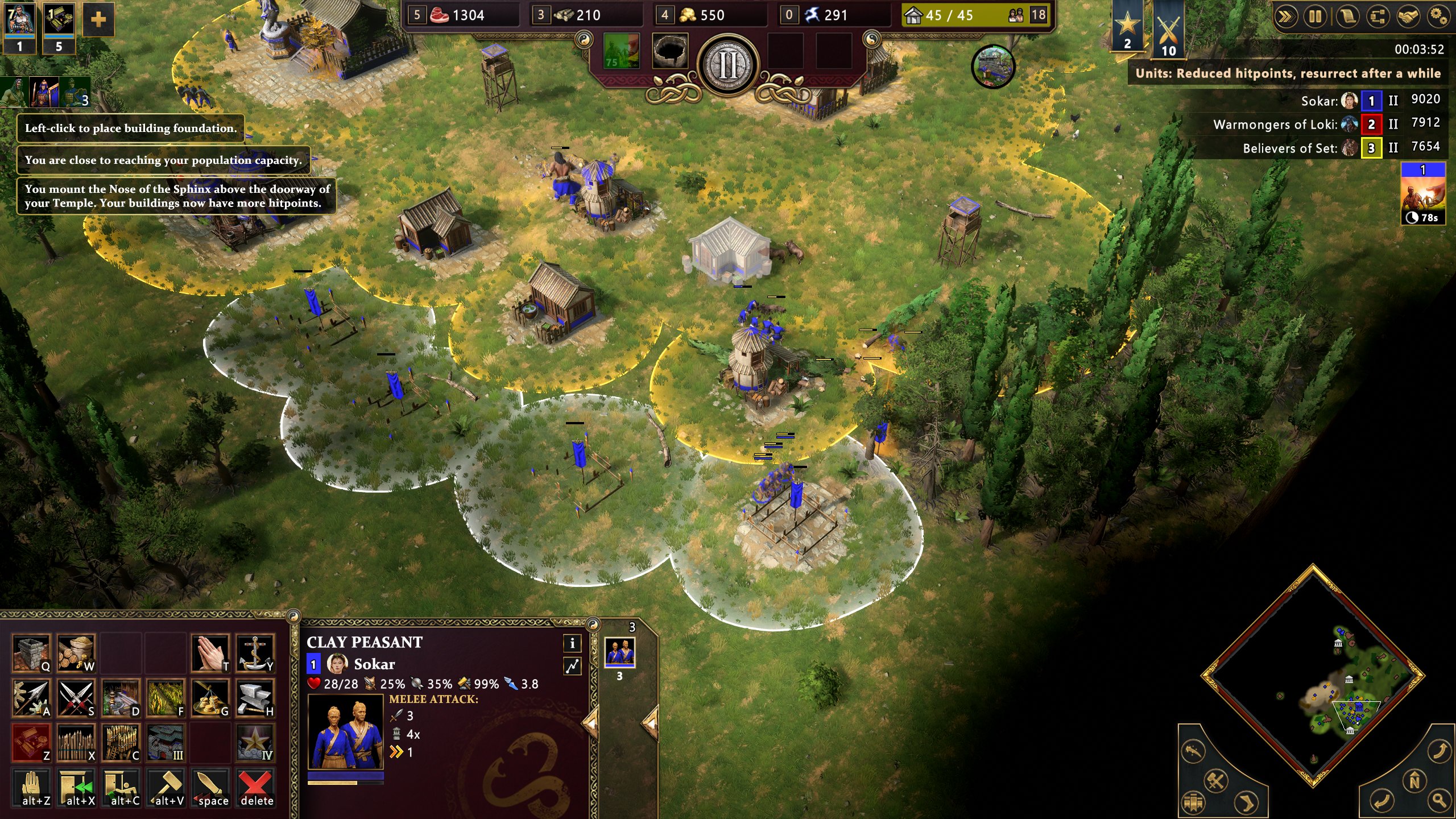Pause the game with the pause button

pyautogui.click(x=1316, y=16)
